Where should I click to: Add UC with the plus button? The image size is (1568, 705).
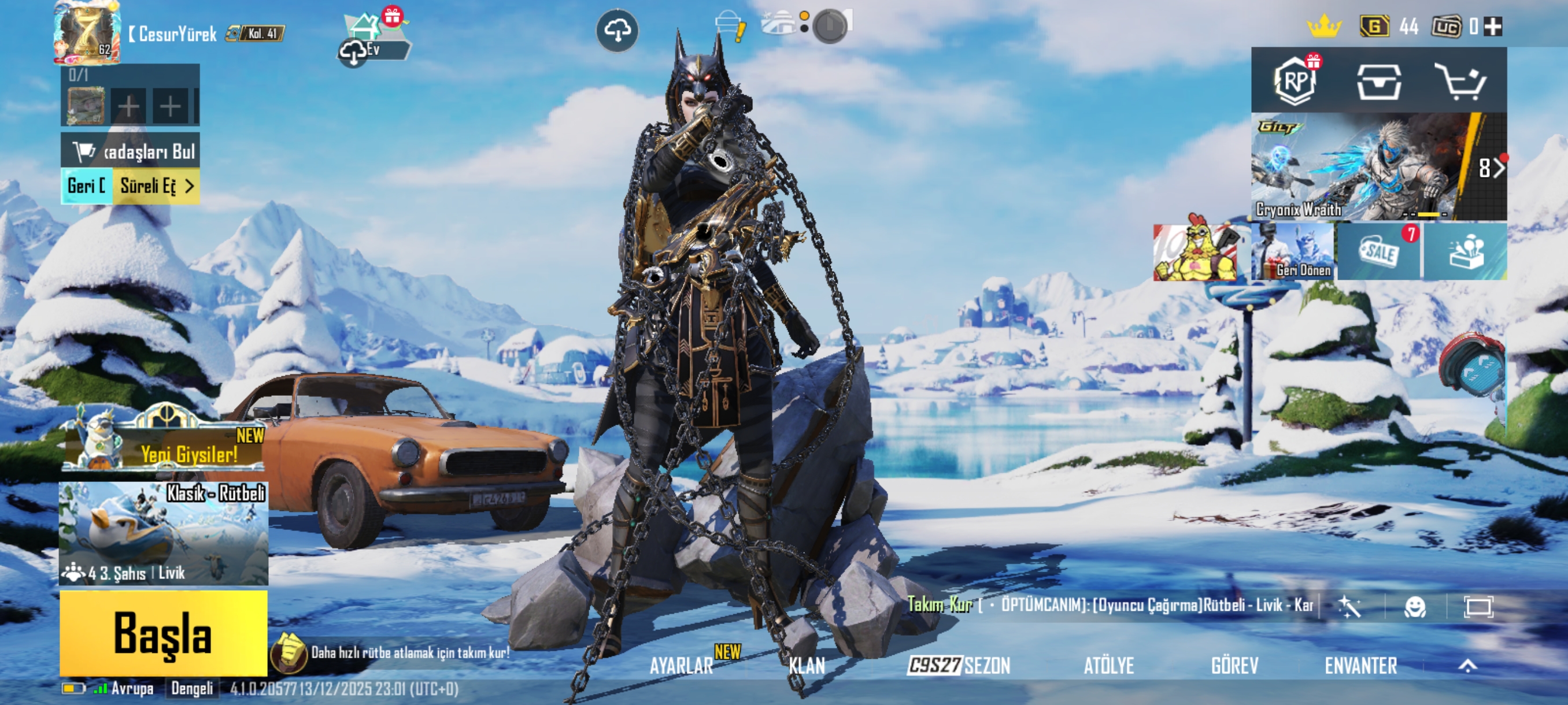(x=1493, y=27)
